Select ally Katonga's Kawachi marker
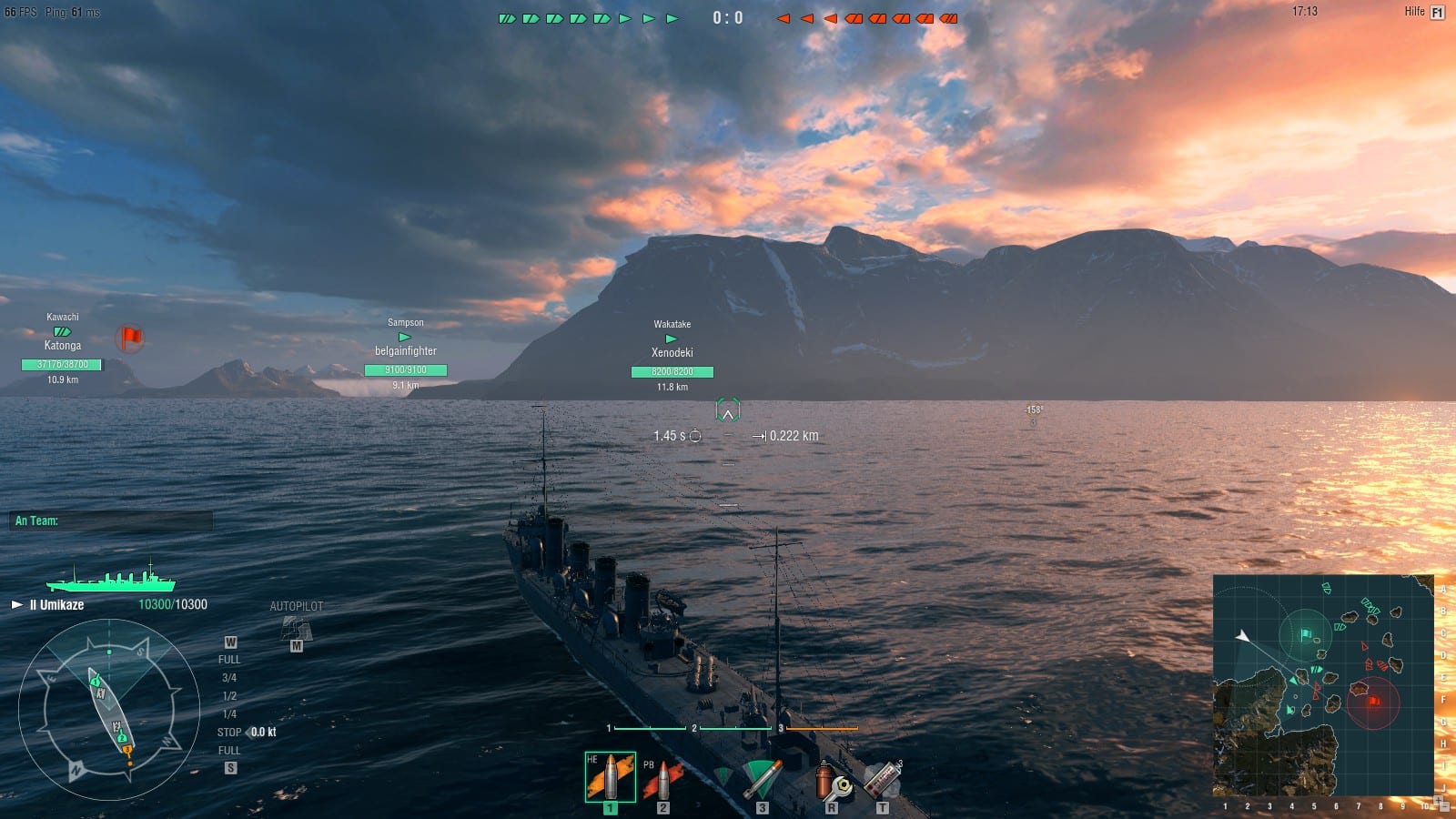This screenshot has height=819, width=1456. (x=62, y=332)
